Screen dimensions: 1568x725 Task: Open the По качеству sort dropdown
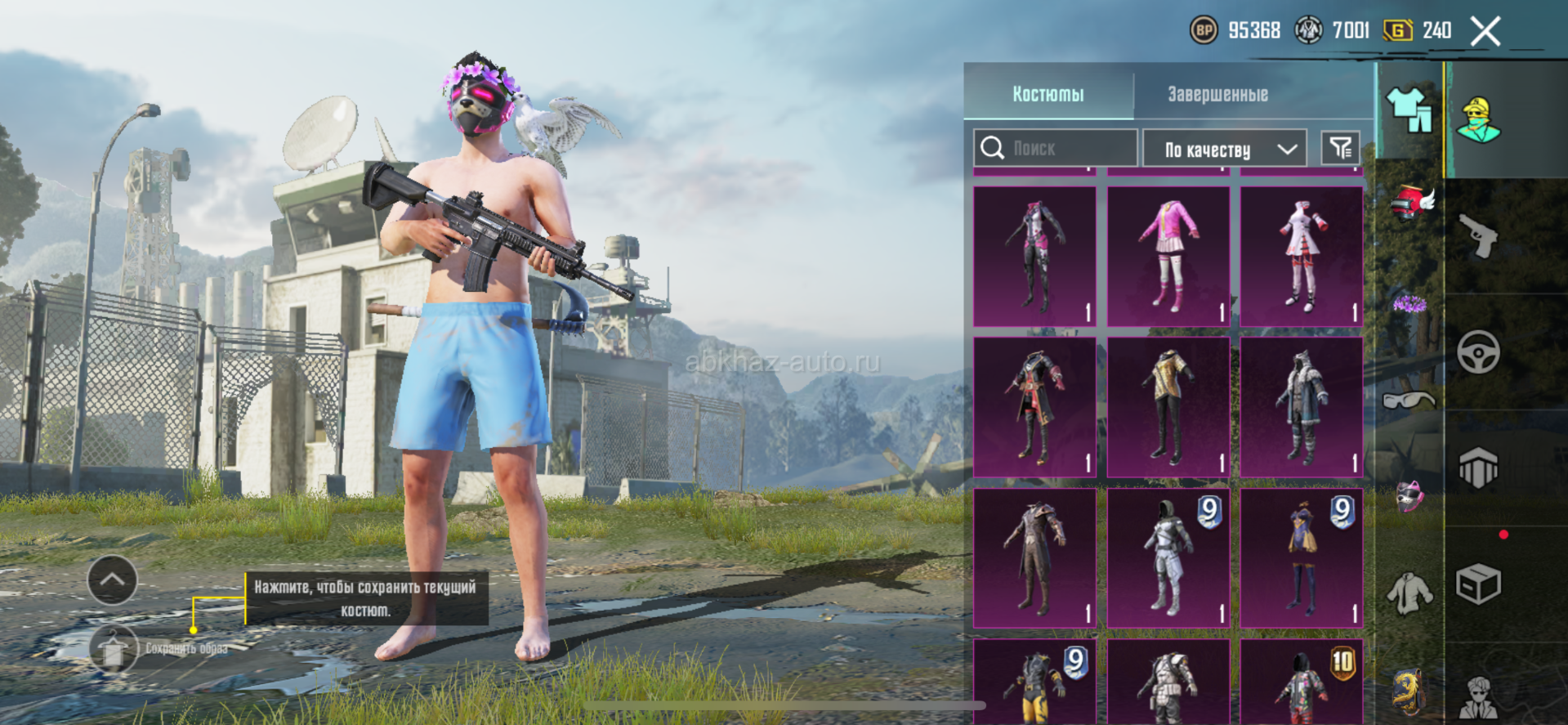[x=1224, y=150]
